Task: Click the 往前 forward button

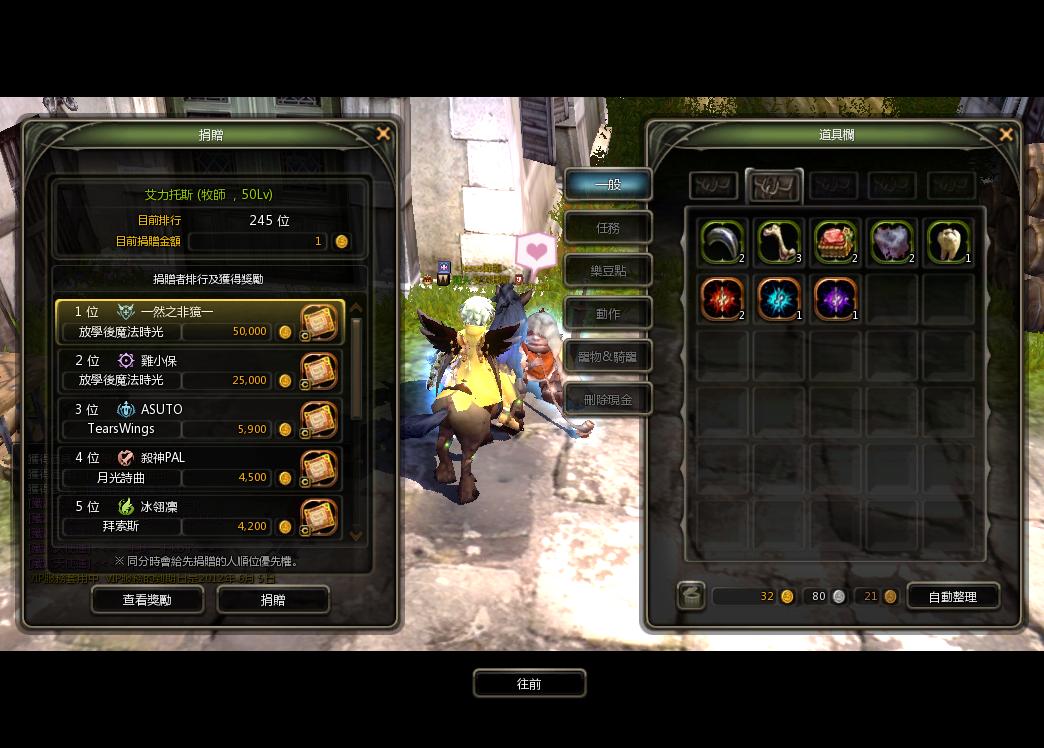Action: 529,684
